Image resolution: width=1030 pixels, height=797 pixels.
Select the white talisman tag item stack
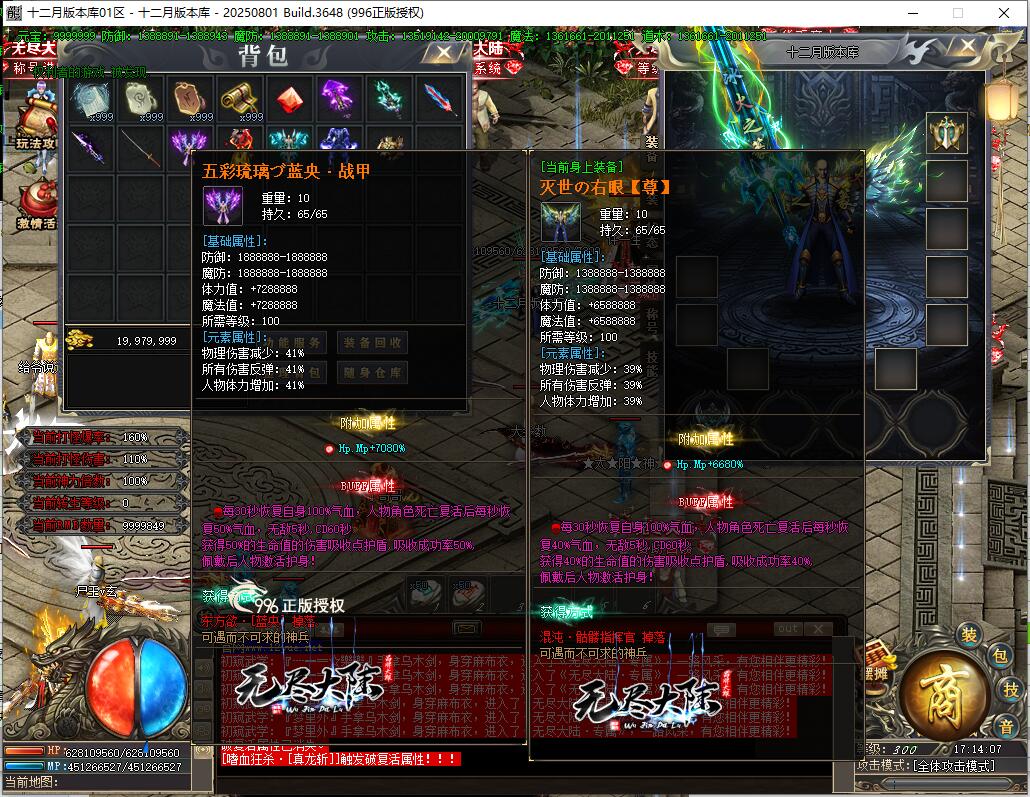pyautogui.click(x=141, y=99)
